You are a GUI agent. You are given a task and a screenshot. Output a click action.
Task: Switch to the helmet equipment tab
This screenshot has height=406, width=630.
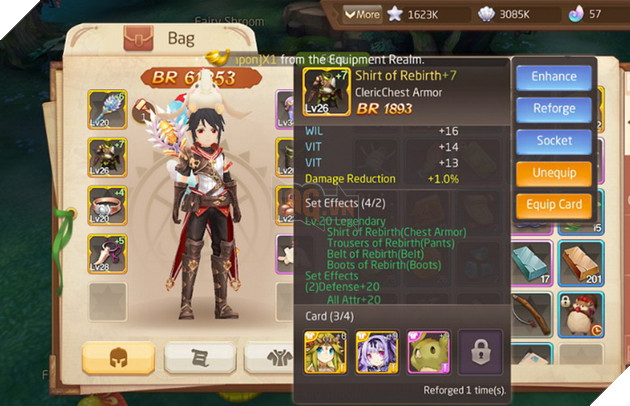tap(118, 357)
